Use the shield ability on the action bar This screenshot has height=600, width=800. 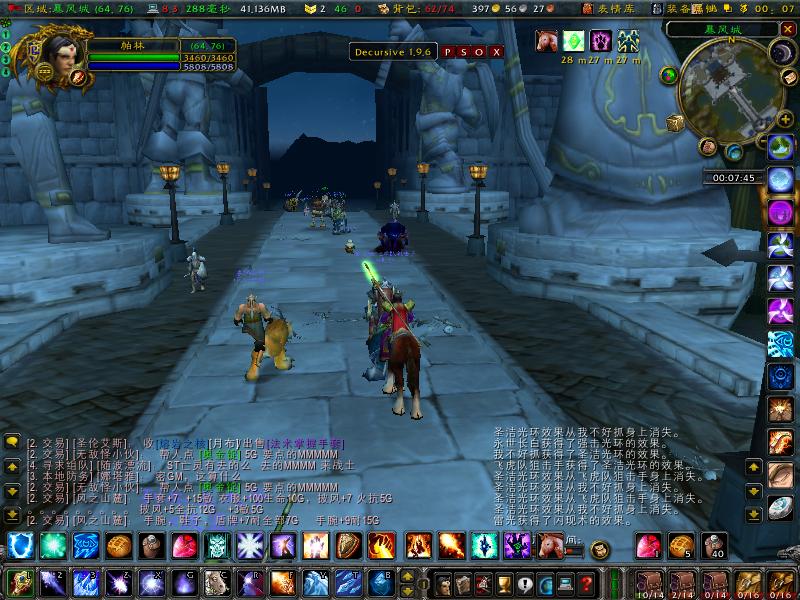[x=349, y=546]
